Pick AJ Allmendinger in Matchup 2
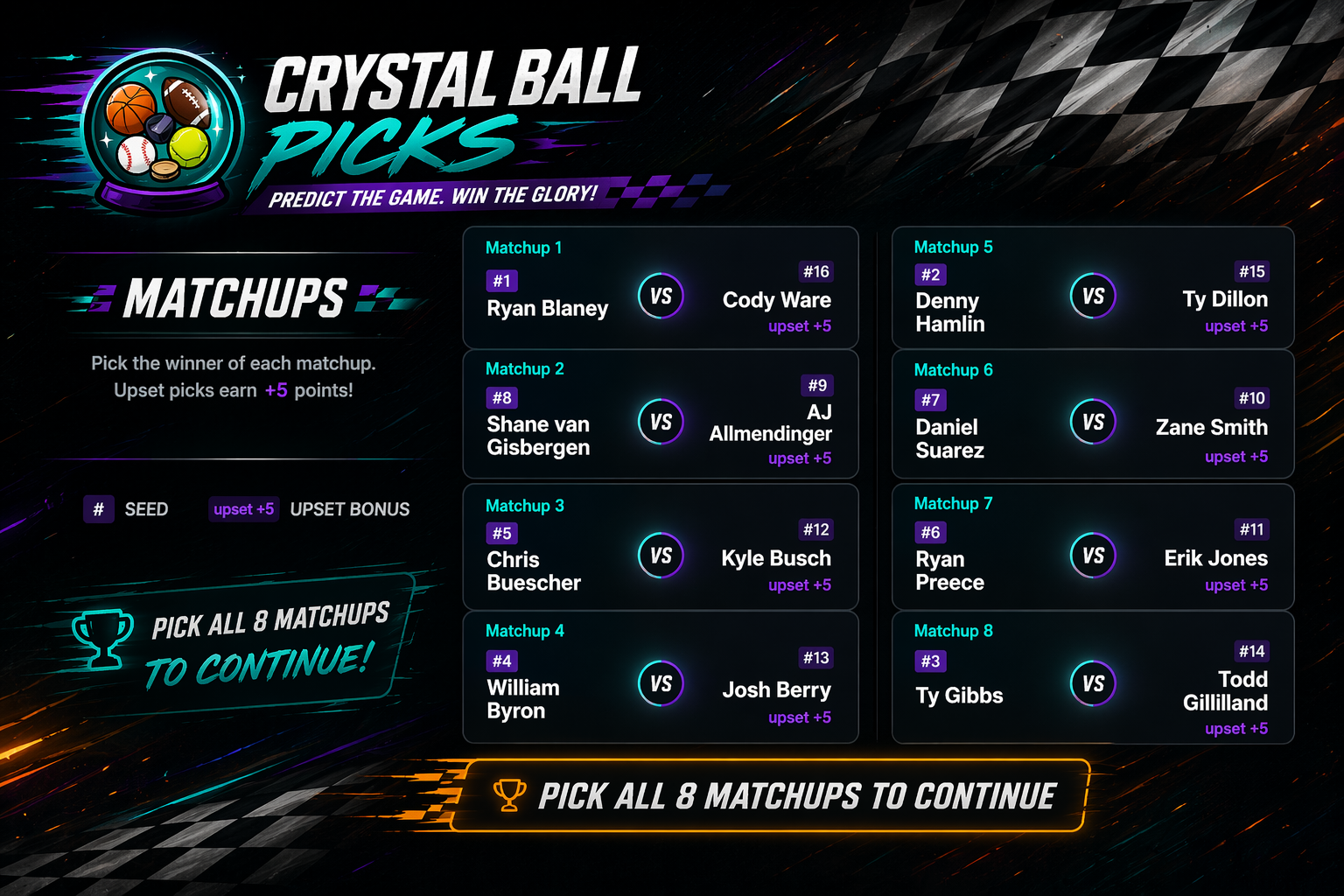The width and height of the screenshot is (1344, 896). [x=771, y=423]
